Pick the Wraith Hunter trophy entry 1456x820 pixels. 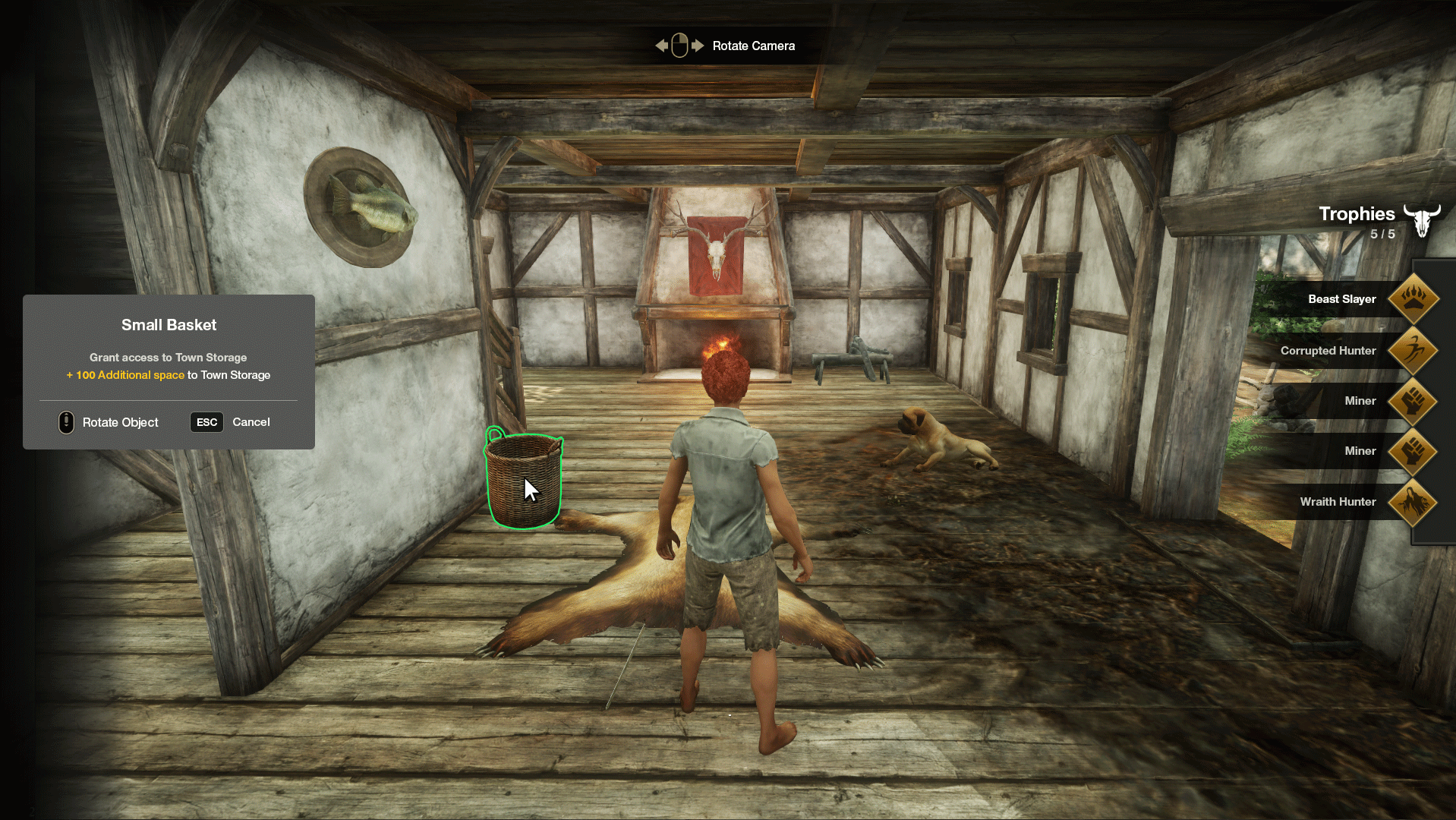[1412, 502]
